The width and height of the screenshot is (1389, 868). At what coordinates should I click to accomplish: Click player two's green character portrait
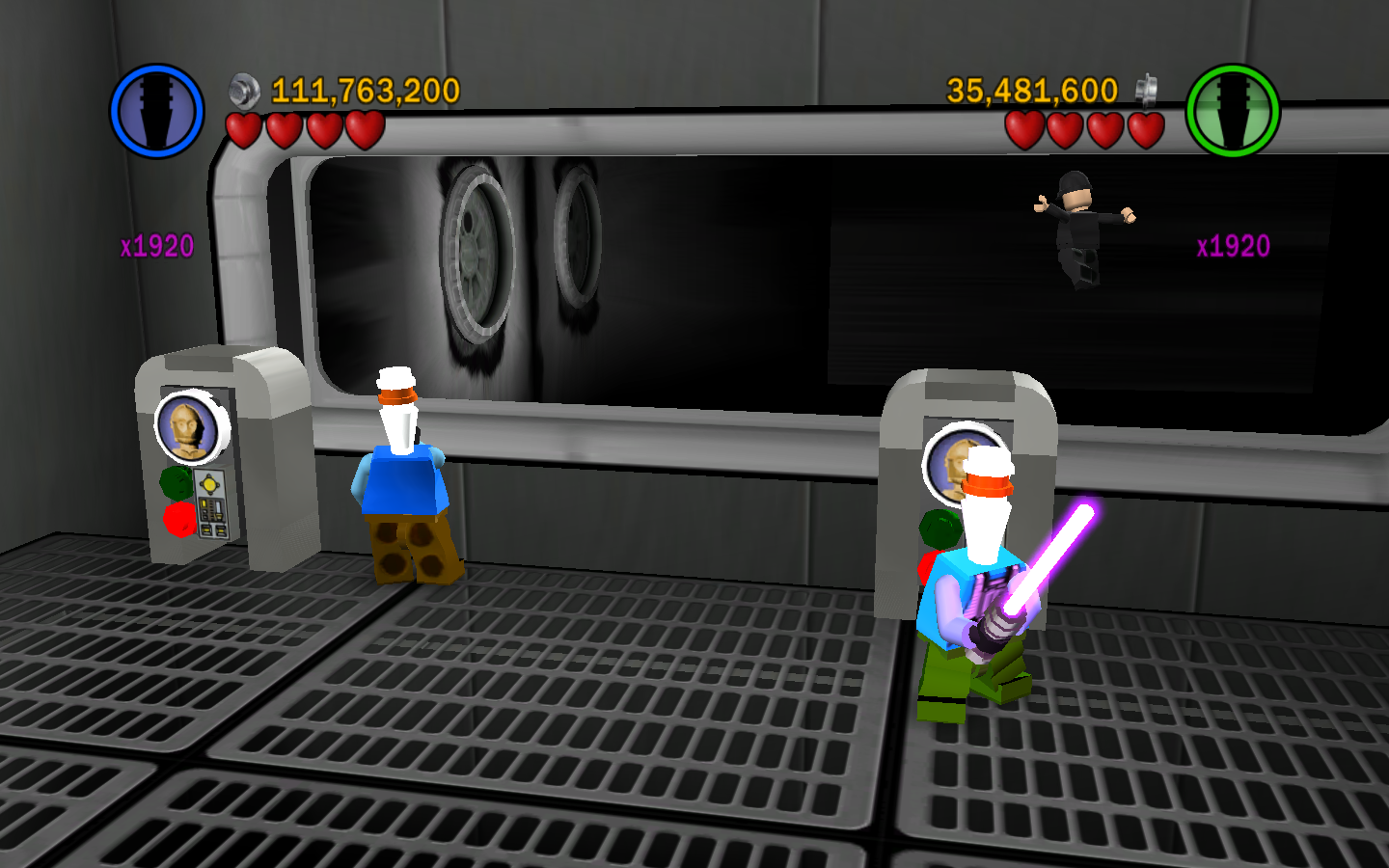1232,111
